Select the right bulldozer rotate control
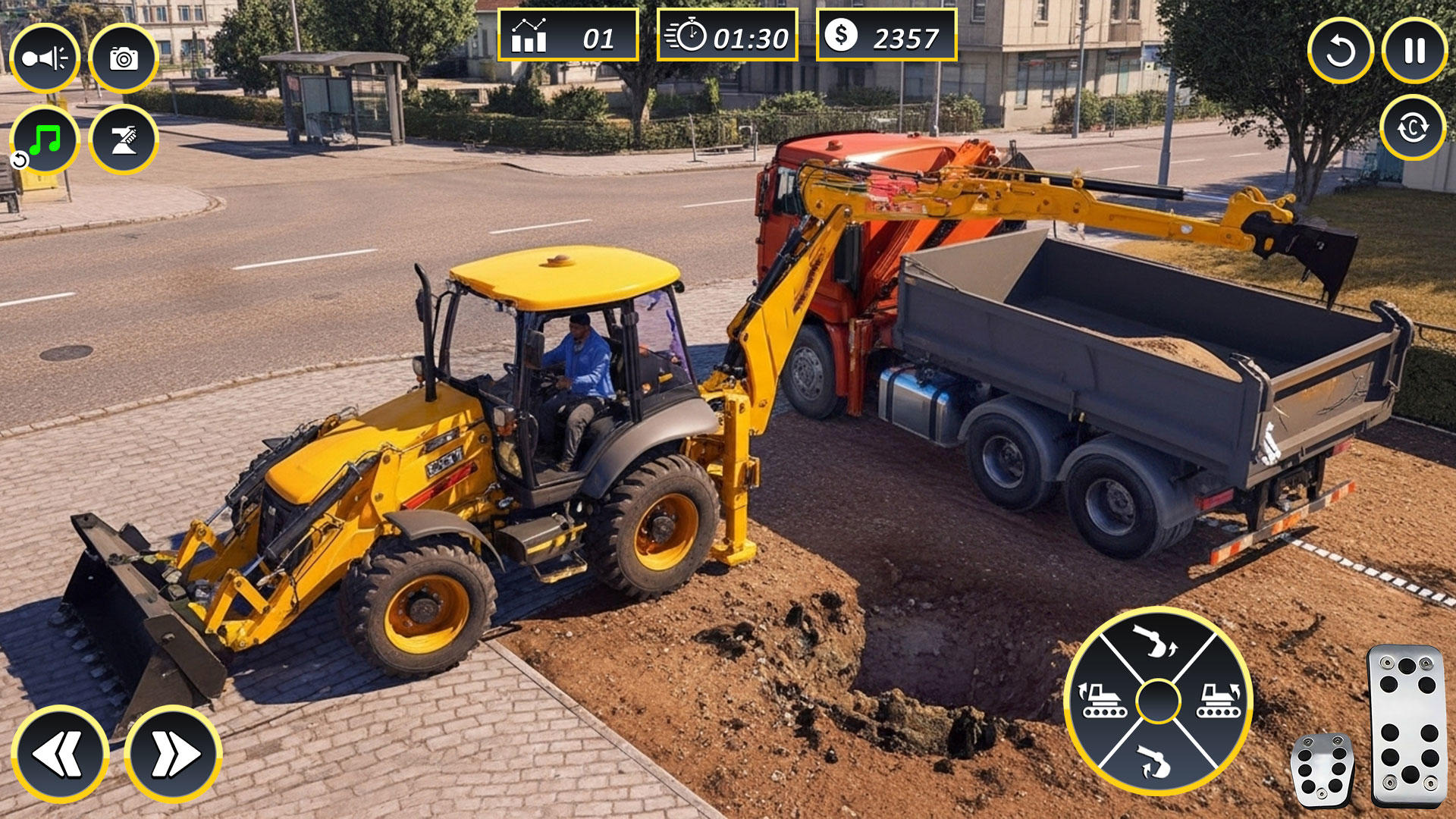This screenshot has height=819, width=1456. click(1217, 701)
